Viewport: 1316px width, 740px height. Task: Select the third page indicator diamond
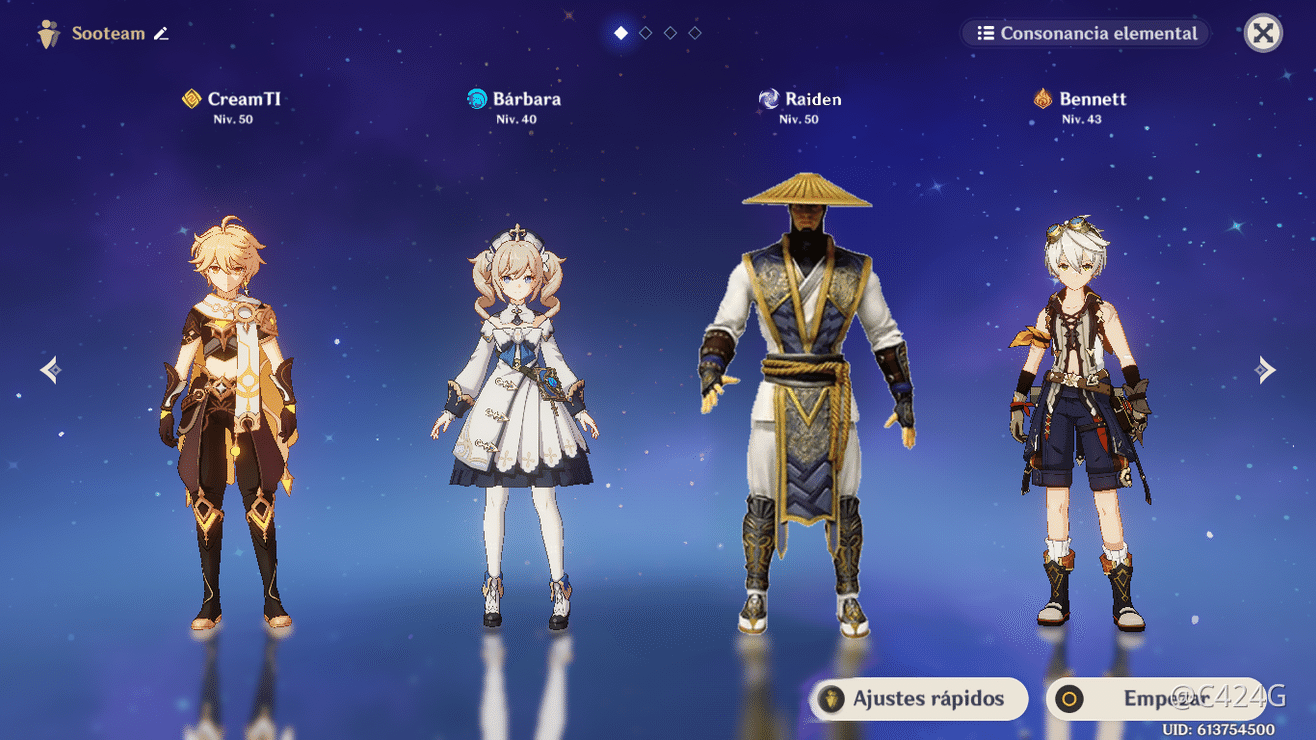670,32
